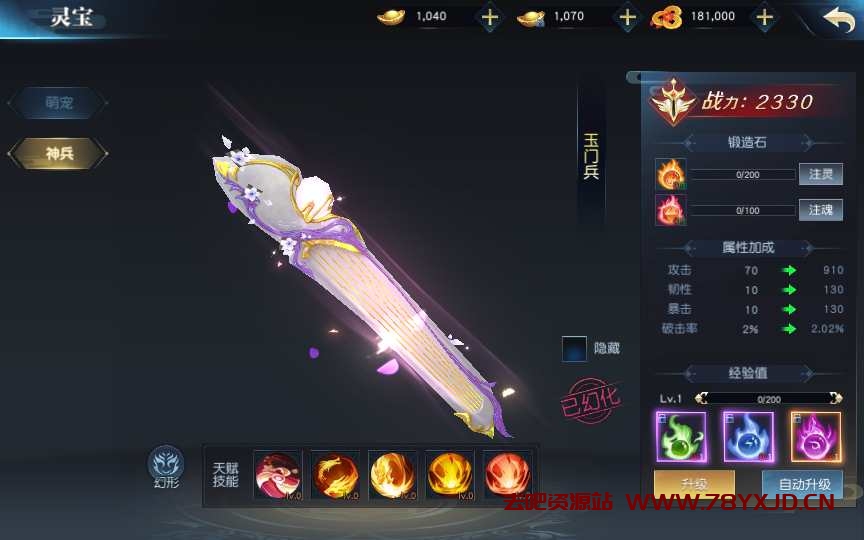Go back using the return arrow
Screen dimensions: 864x540
coord(838,18)
